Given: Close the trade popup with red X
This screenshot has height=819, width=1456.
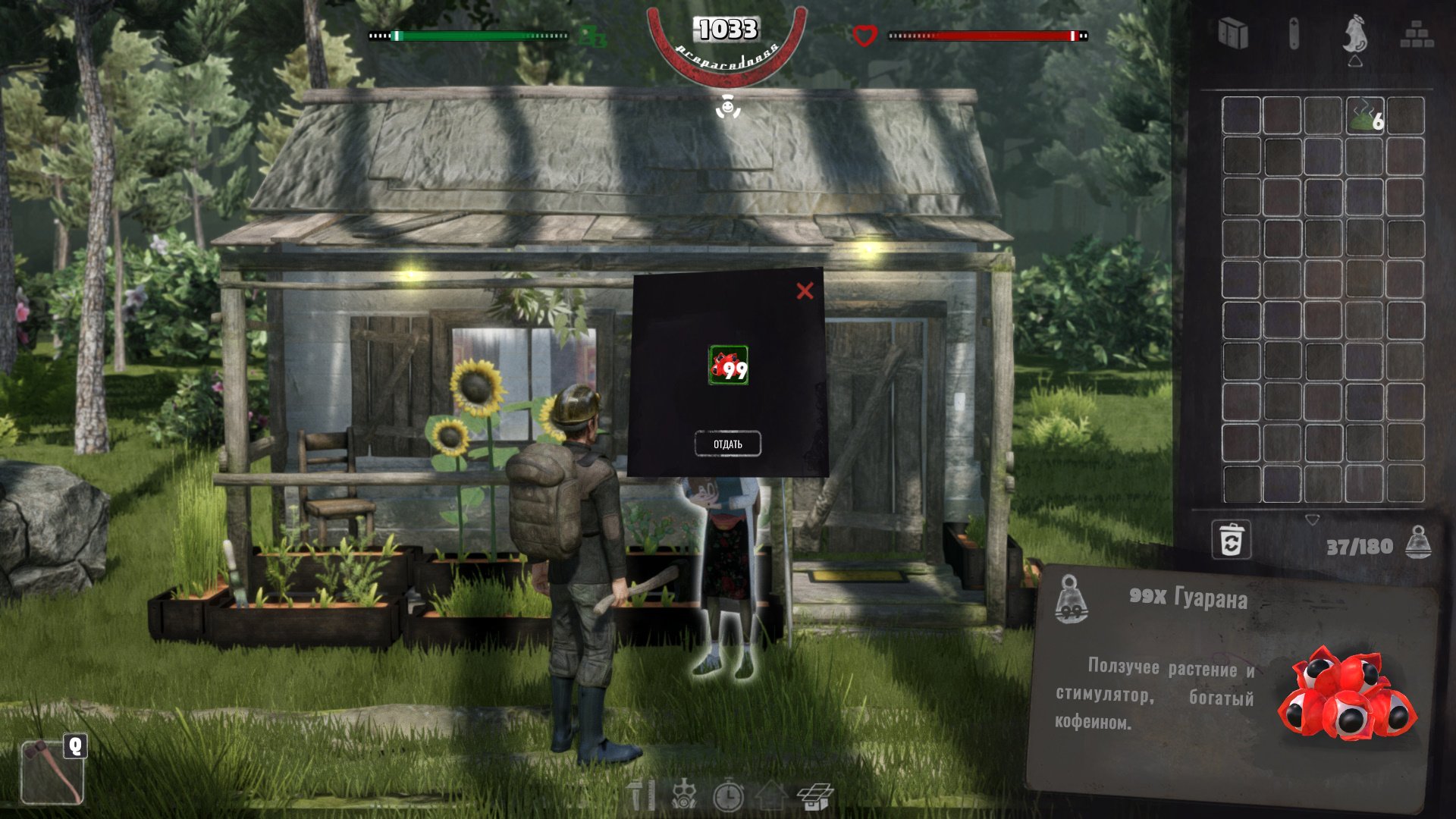Looking at the screenshot, I should pos(805,290).
